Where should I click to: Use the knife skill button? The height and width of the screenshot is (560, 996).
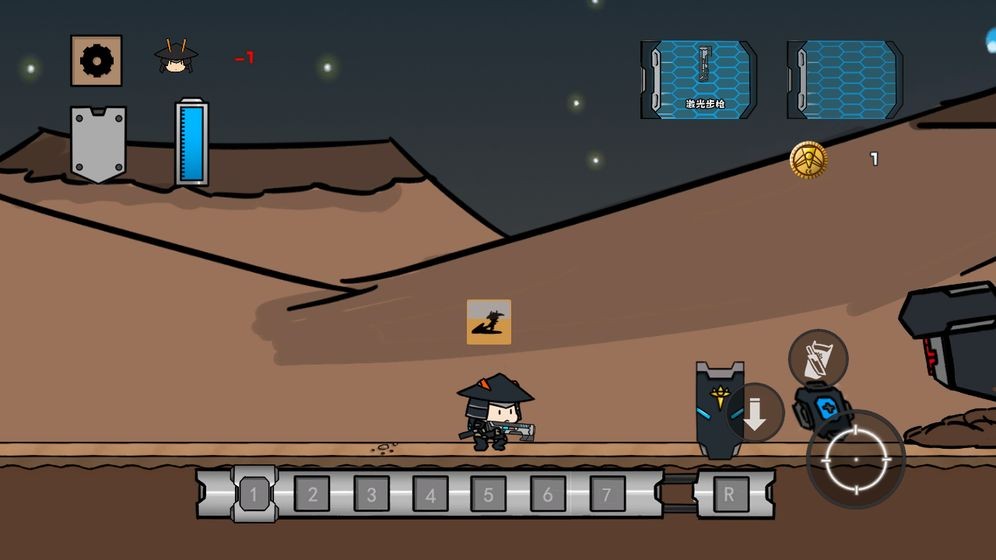click(x=818, y=358)
